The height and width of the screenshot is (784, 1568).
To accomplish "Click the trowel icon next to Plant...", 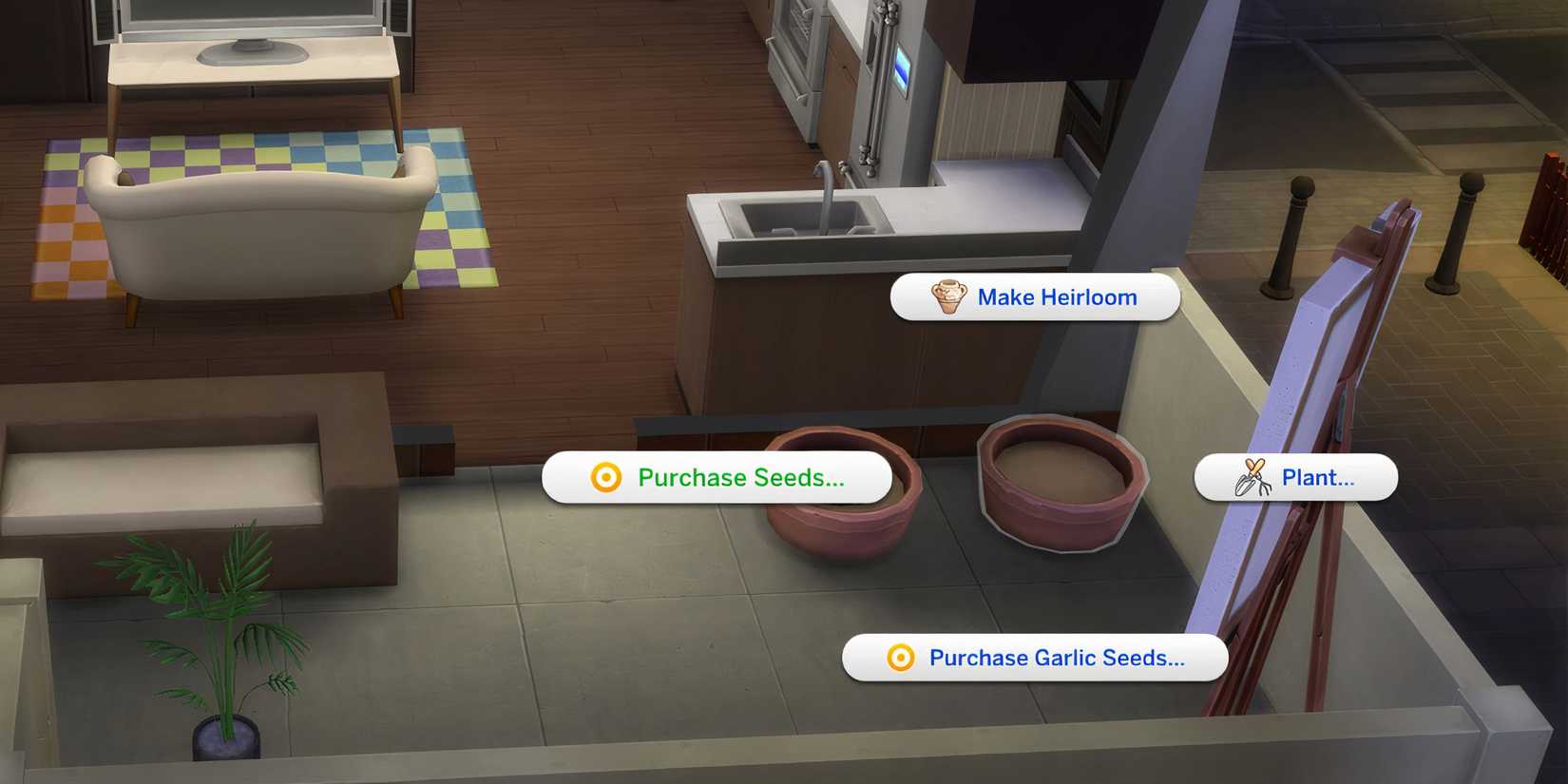I will (x=1252, y=477).
